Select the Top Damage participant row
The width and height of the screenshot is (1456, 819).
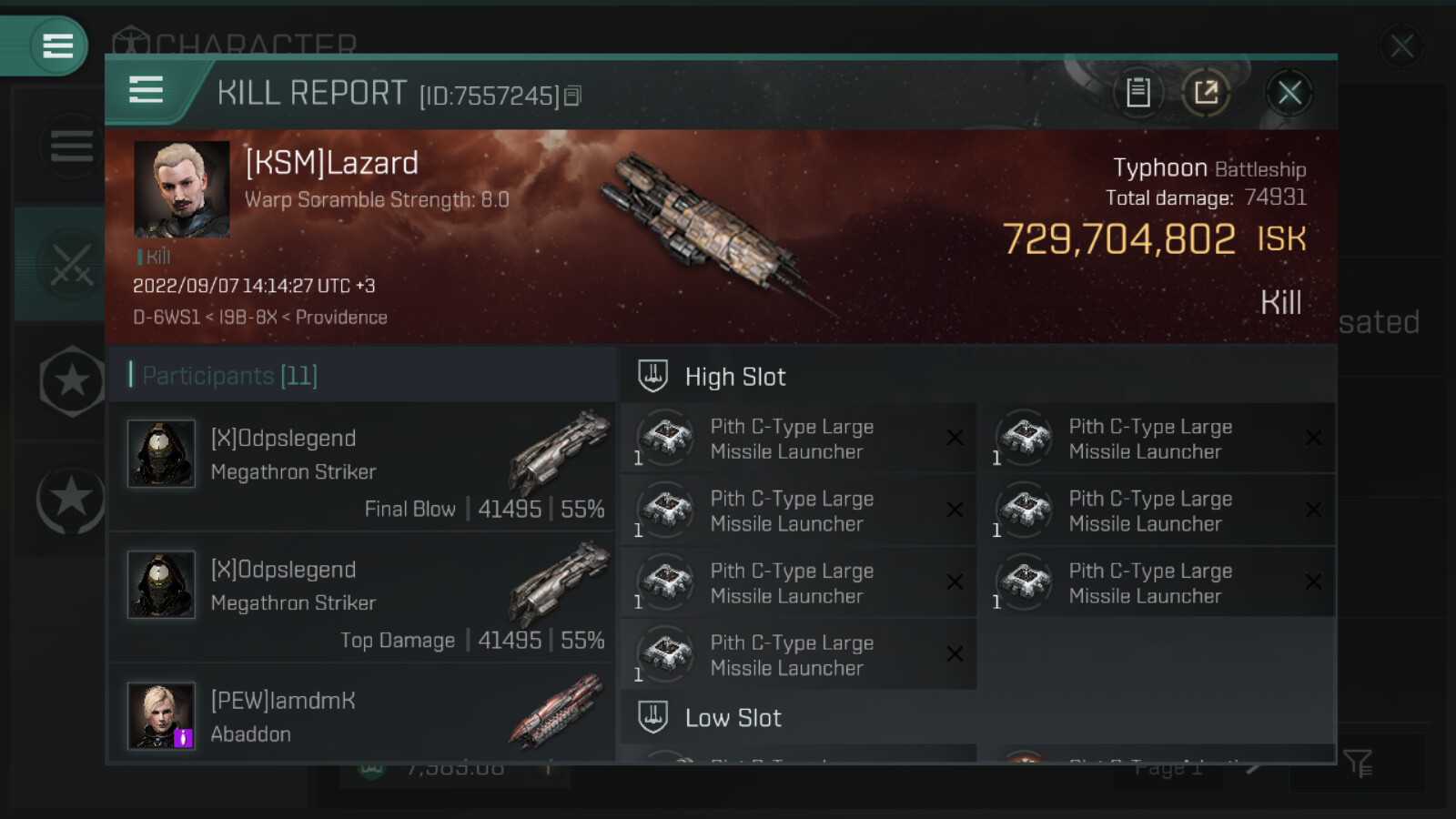tap(362, 599)
